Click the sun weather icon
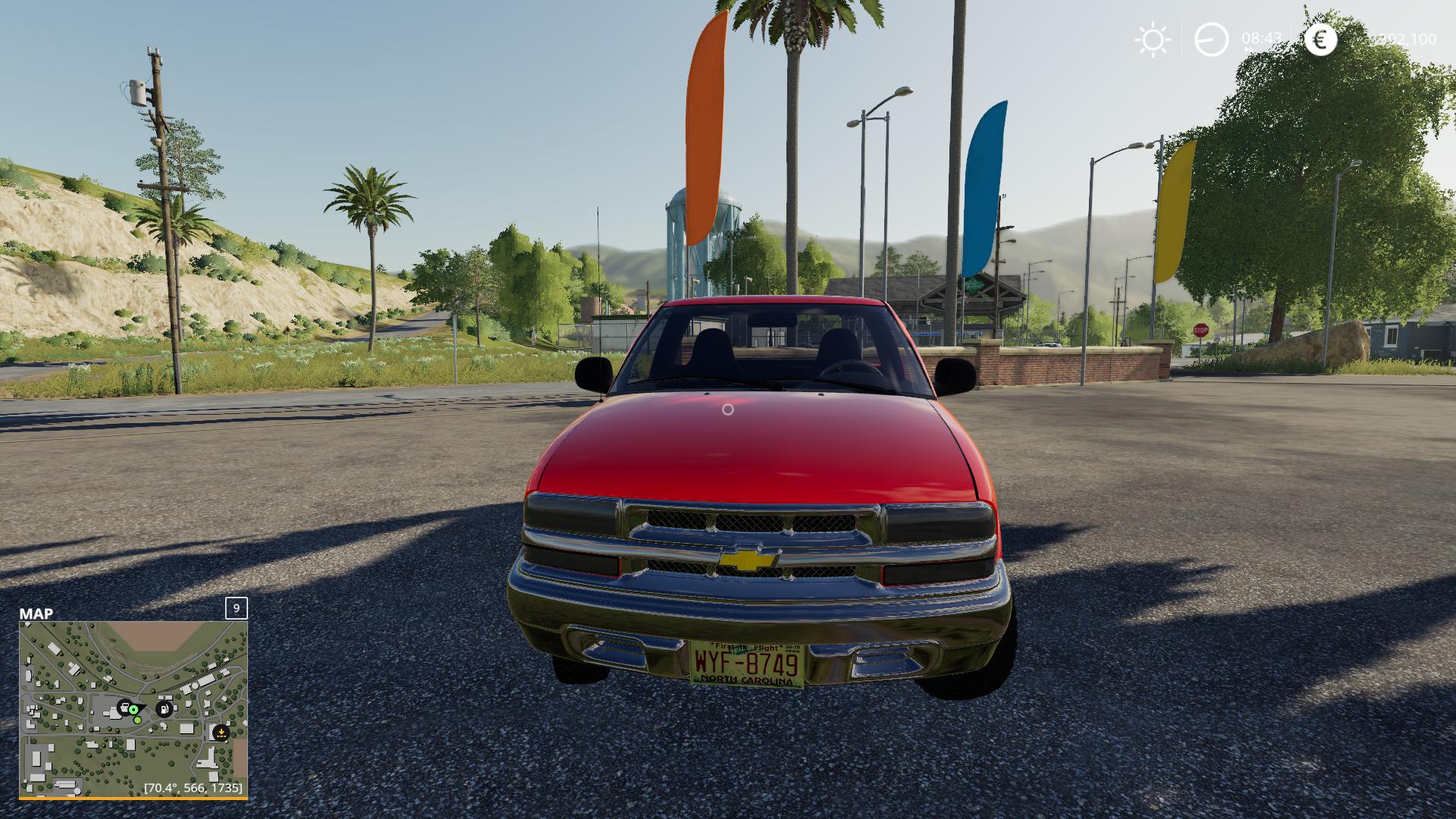Screen dimensions: 1456x819 [1153, 39]
